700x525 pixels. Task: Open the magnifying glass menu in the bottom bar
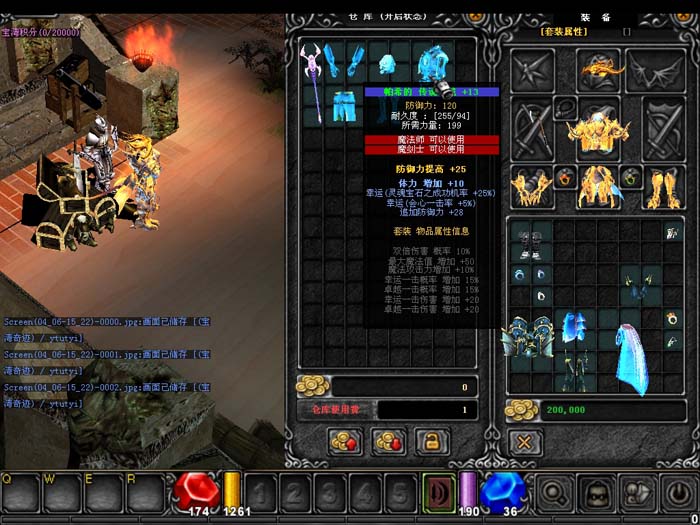(x=553, y=492)
